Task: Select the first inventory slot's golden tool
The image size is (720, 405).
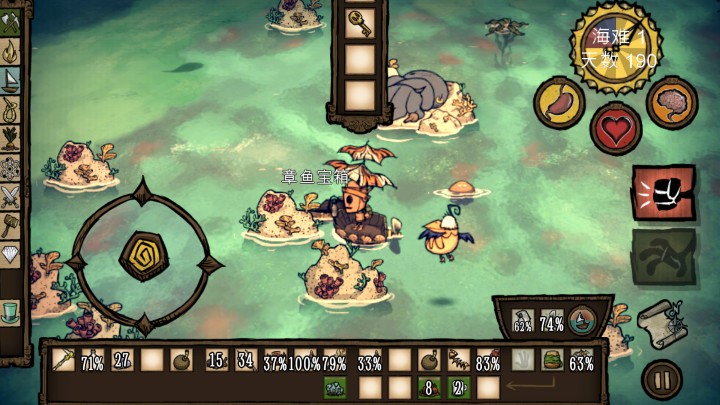Action: click(63, 360)
